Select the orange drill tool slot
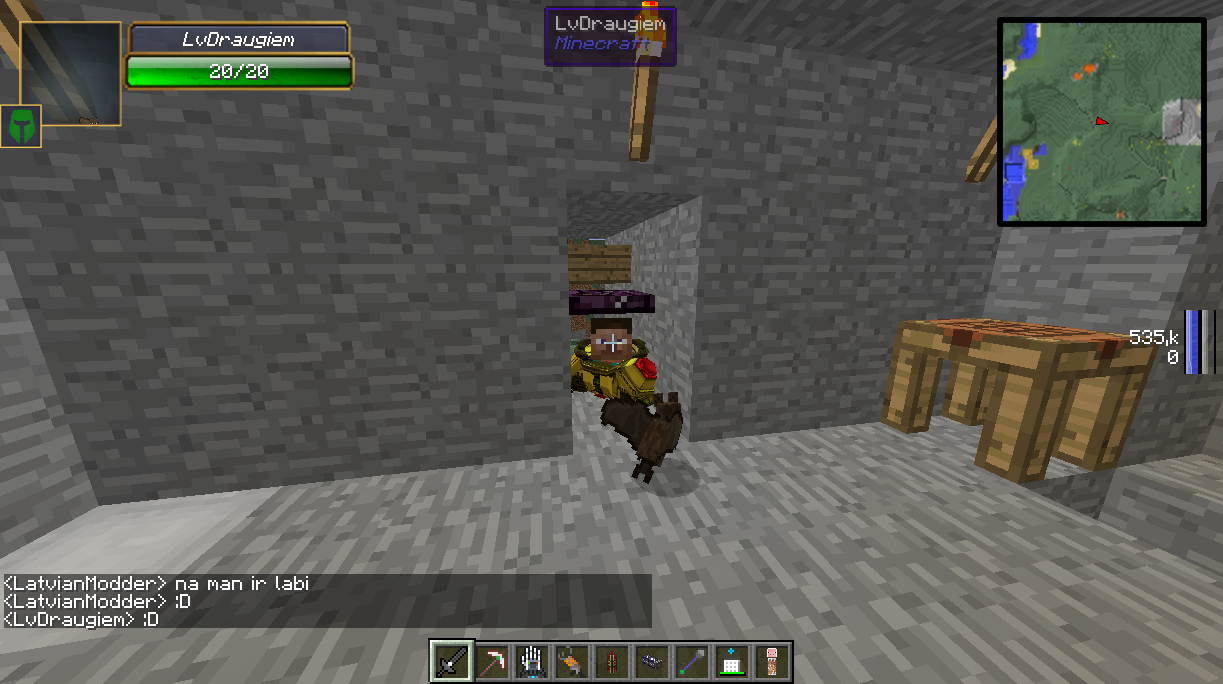Screen dimensions: 1223x684 coord(571,661)
